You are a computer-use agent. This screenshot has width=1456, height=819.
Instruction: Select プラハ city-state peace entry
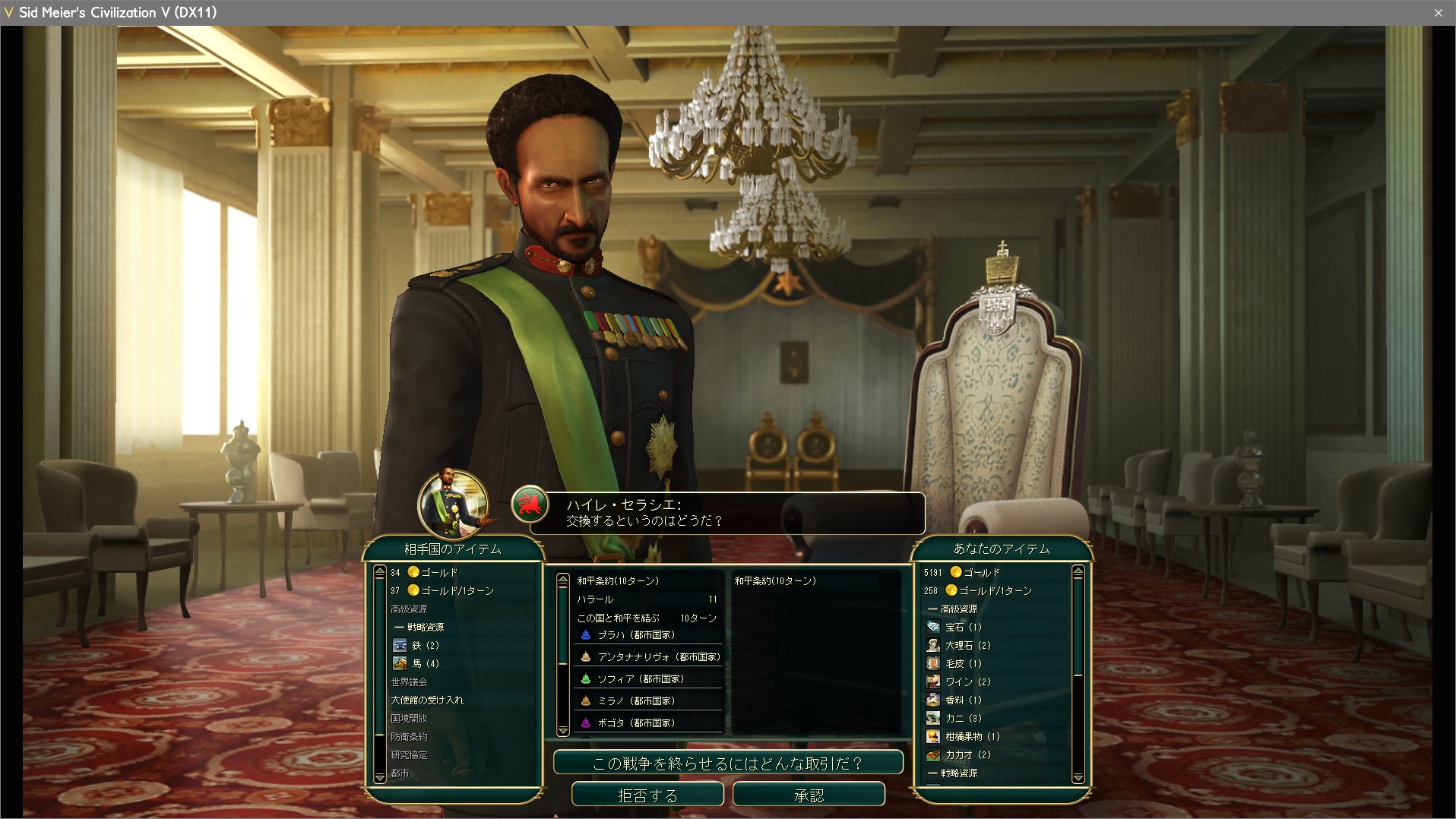coord(636,635)
